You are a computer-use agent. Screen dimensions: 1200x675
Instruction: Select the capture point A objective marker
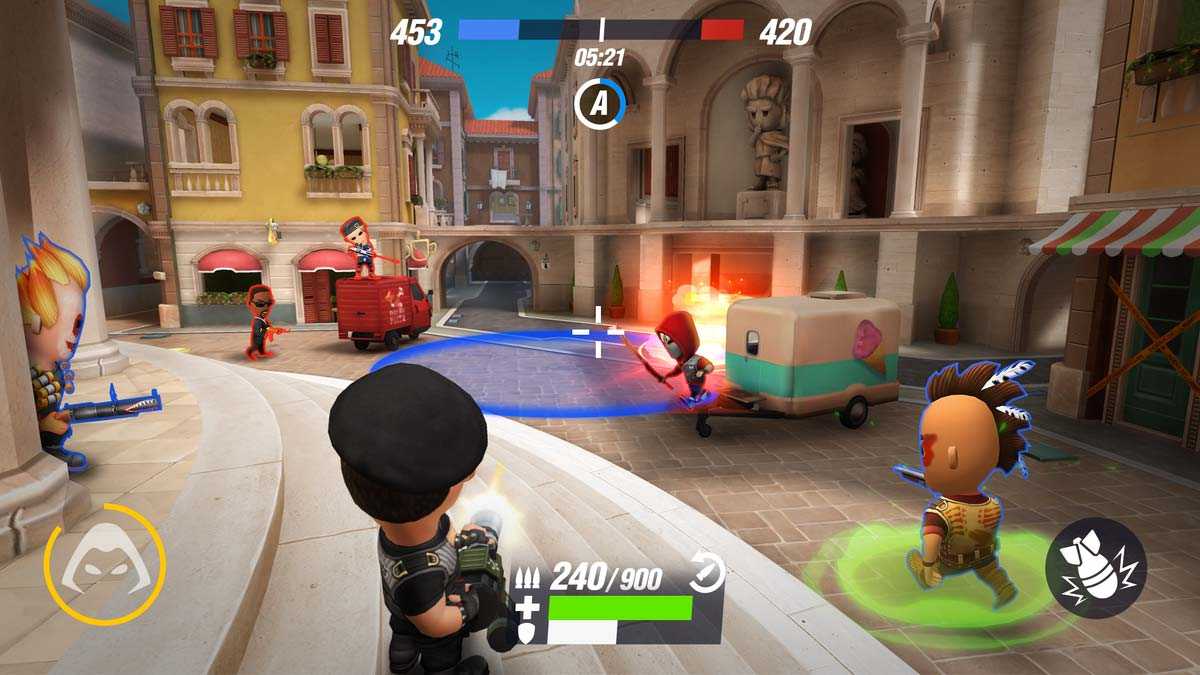point(599,103)
